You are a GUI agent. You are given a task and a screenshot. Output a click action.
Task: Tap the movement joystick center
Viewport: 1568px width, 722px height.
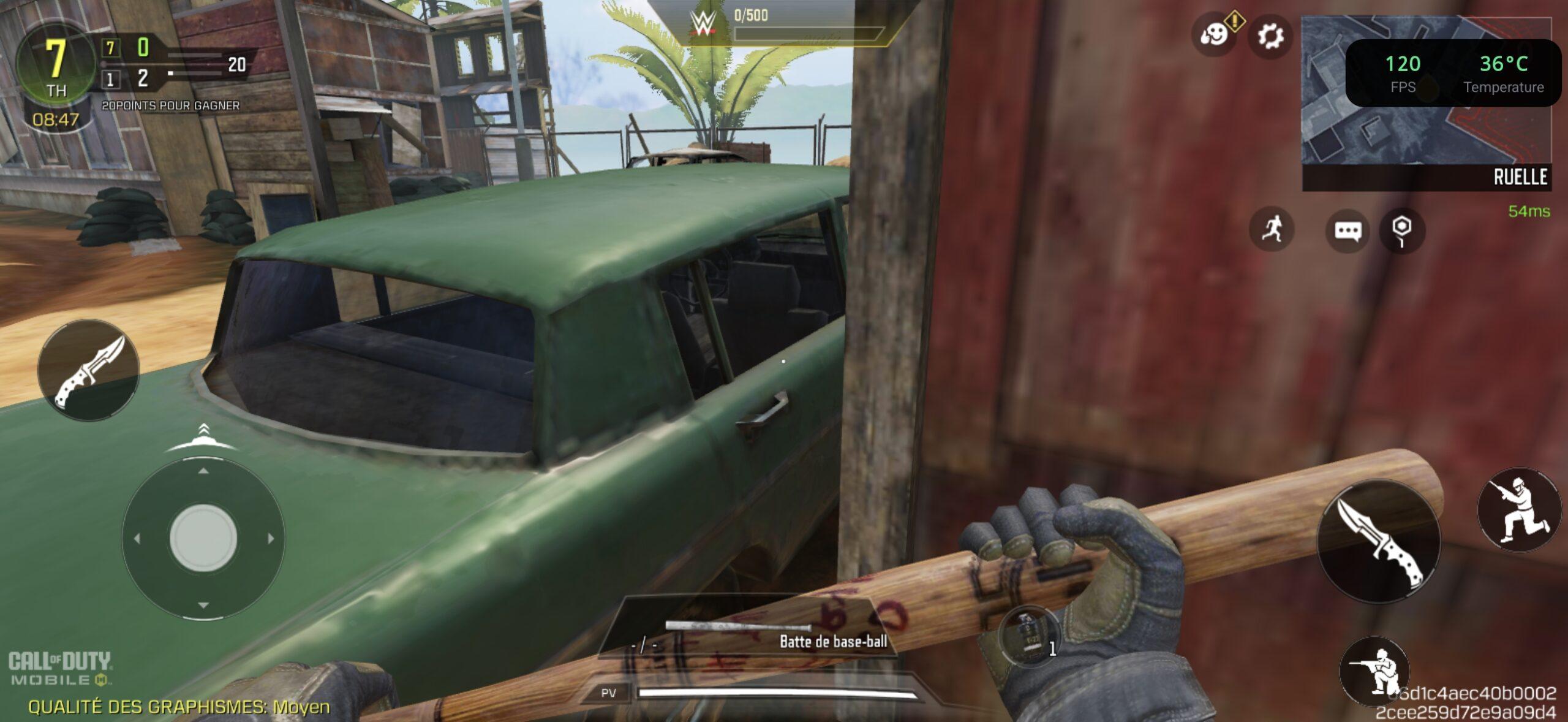(203, 538)
